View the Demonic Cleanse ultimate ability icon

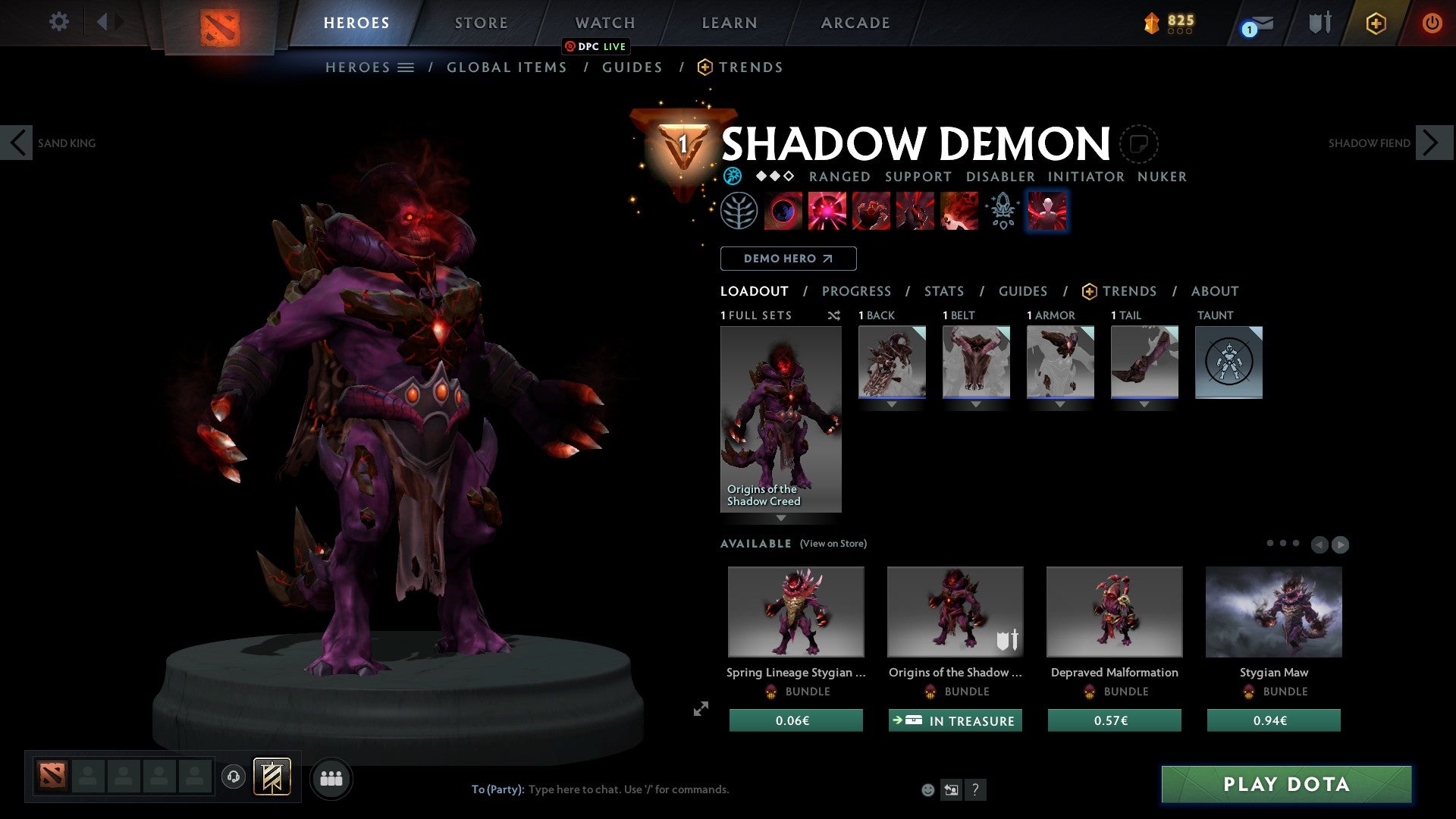click(959, 212)
